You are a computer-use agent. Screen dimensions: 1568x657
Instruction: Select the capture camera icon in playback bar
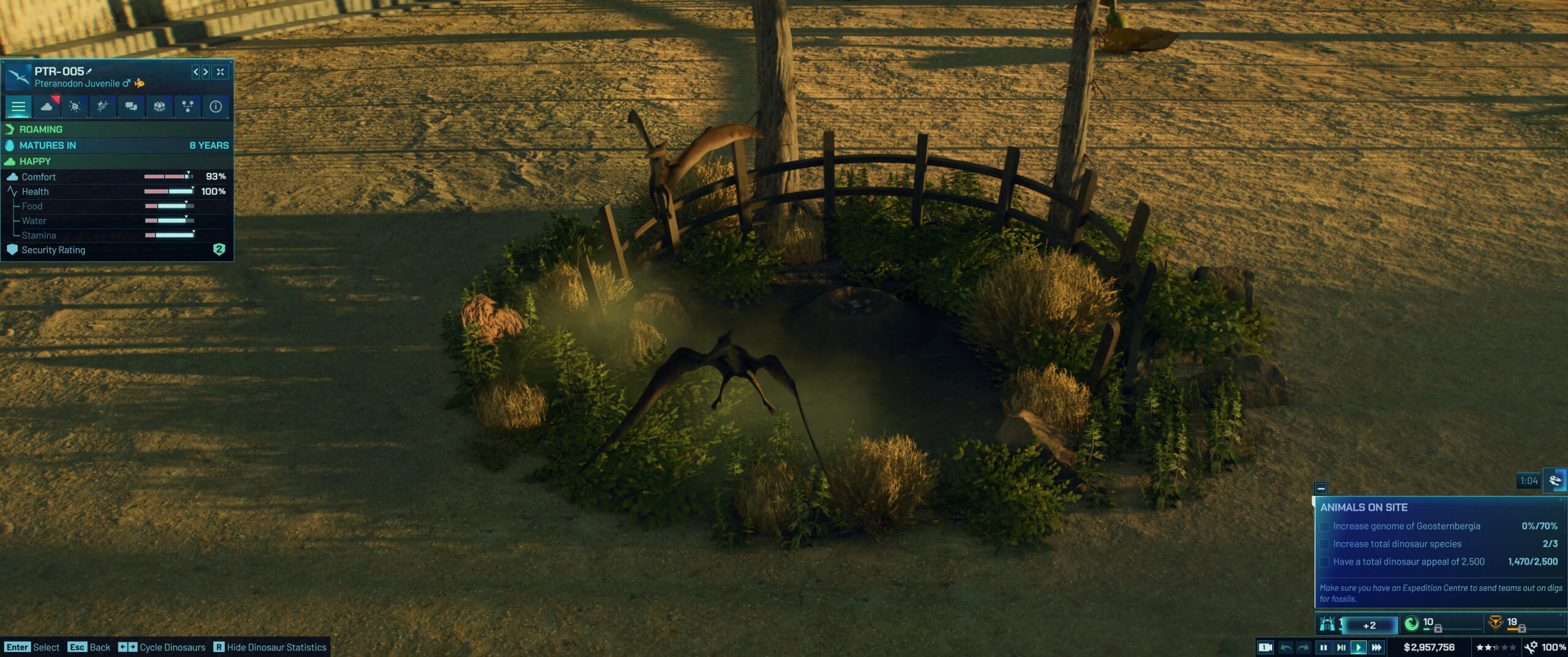1264,647
